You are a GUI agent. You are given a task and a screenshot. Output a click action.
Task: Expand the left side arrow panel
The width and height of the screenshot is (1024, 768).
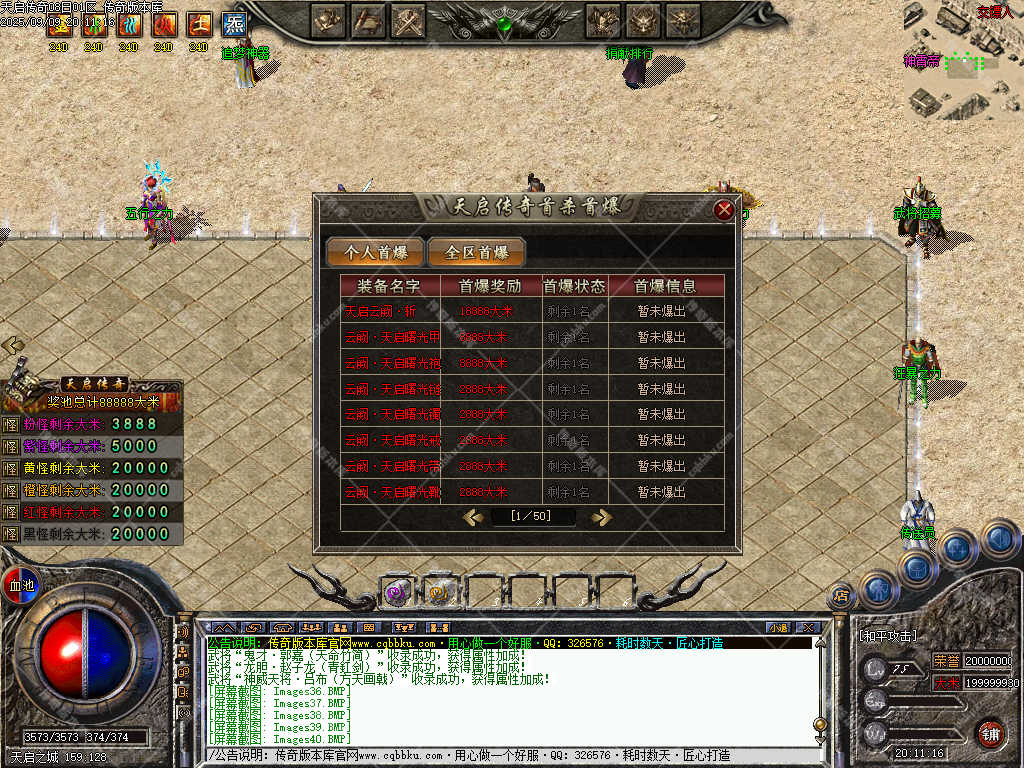point(13,345)
